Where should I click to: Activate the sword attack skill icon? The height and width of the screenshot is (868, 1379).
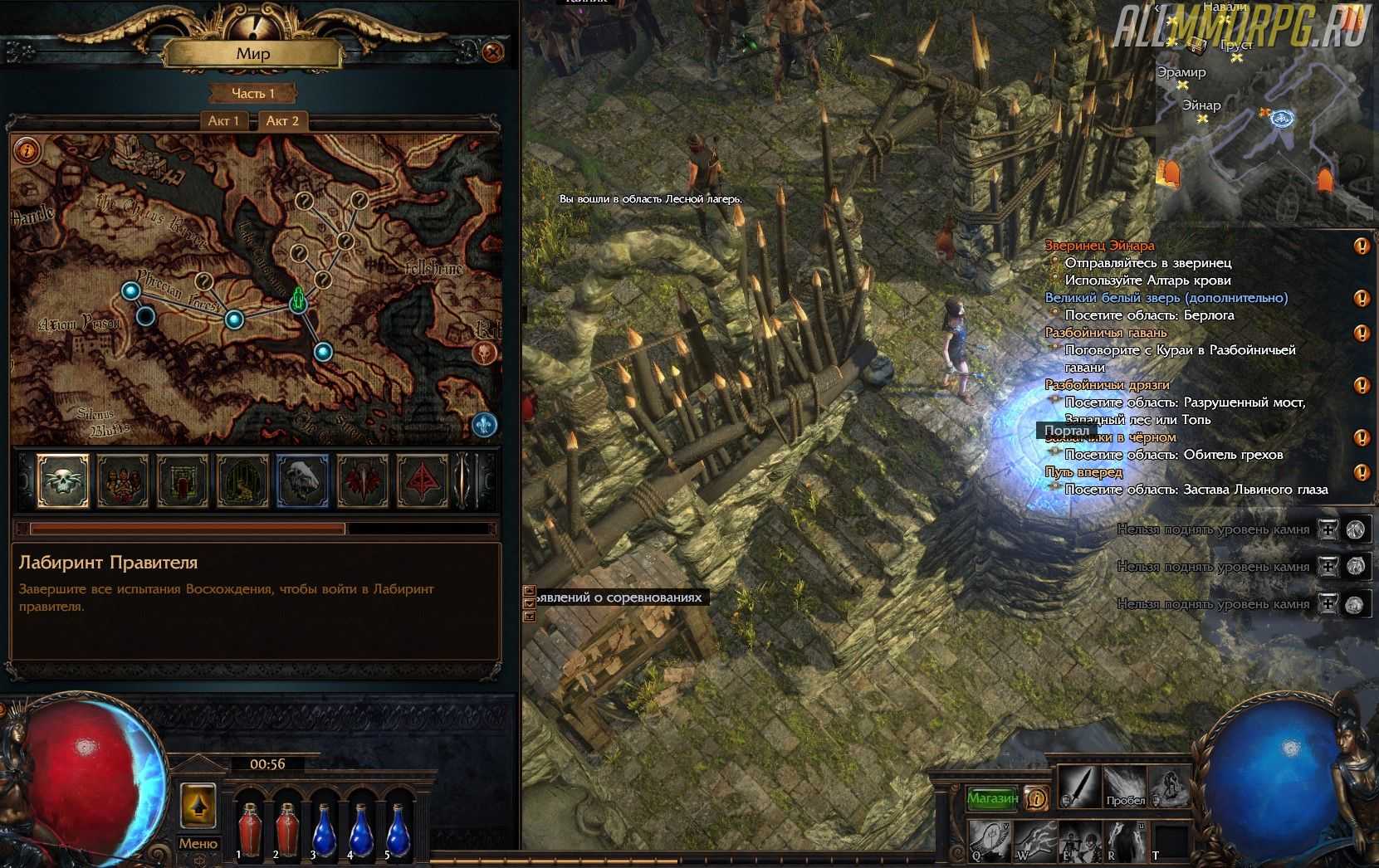(1078, 787)
